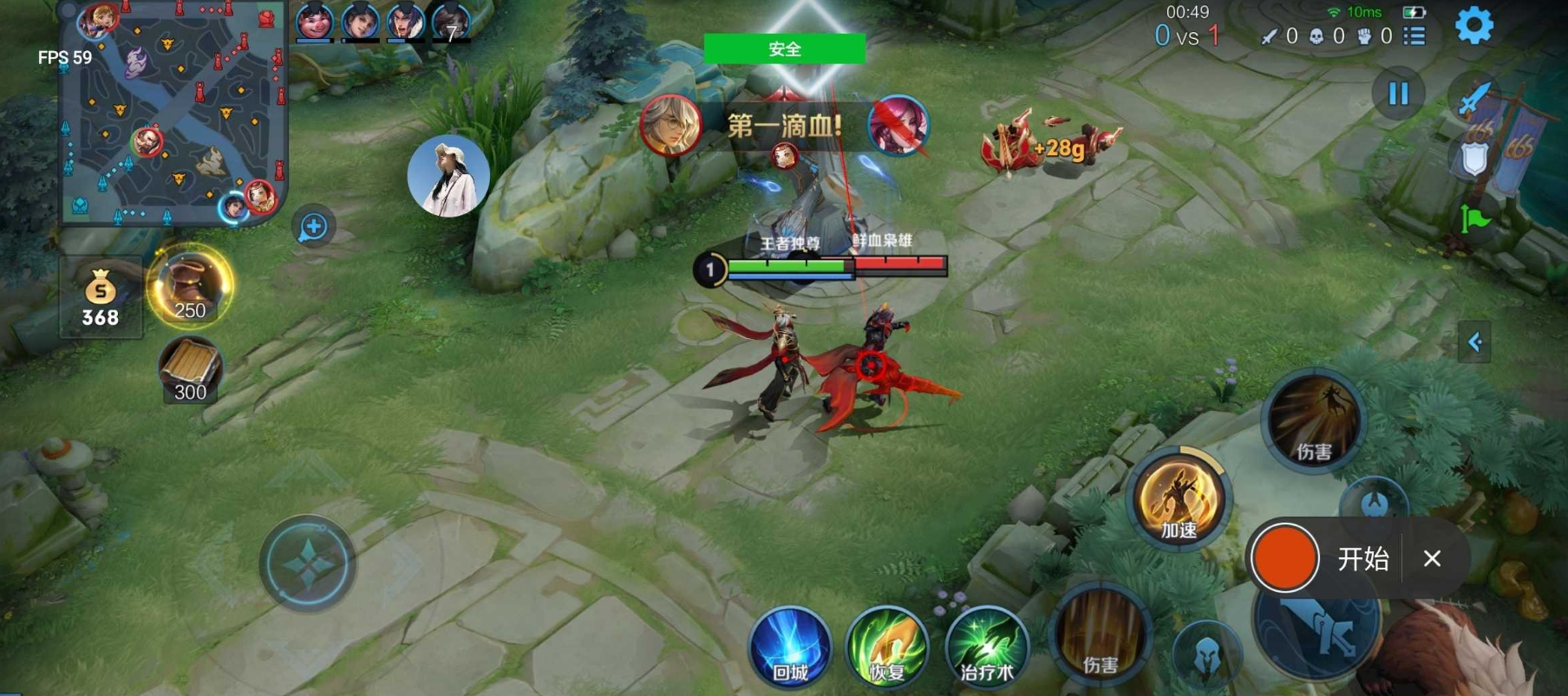
Task: Select the sword attack signal icon
Action: [x=1473, y=98]
